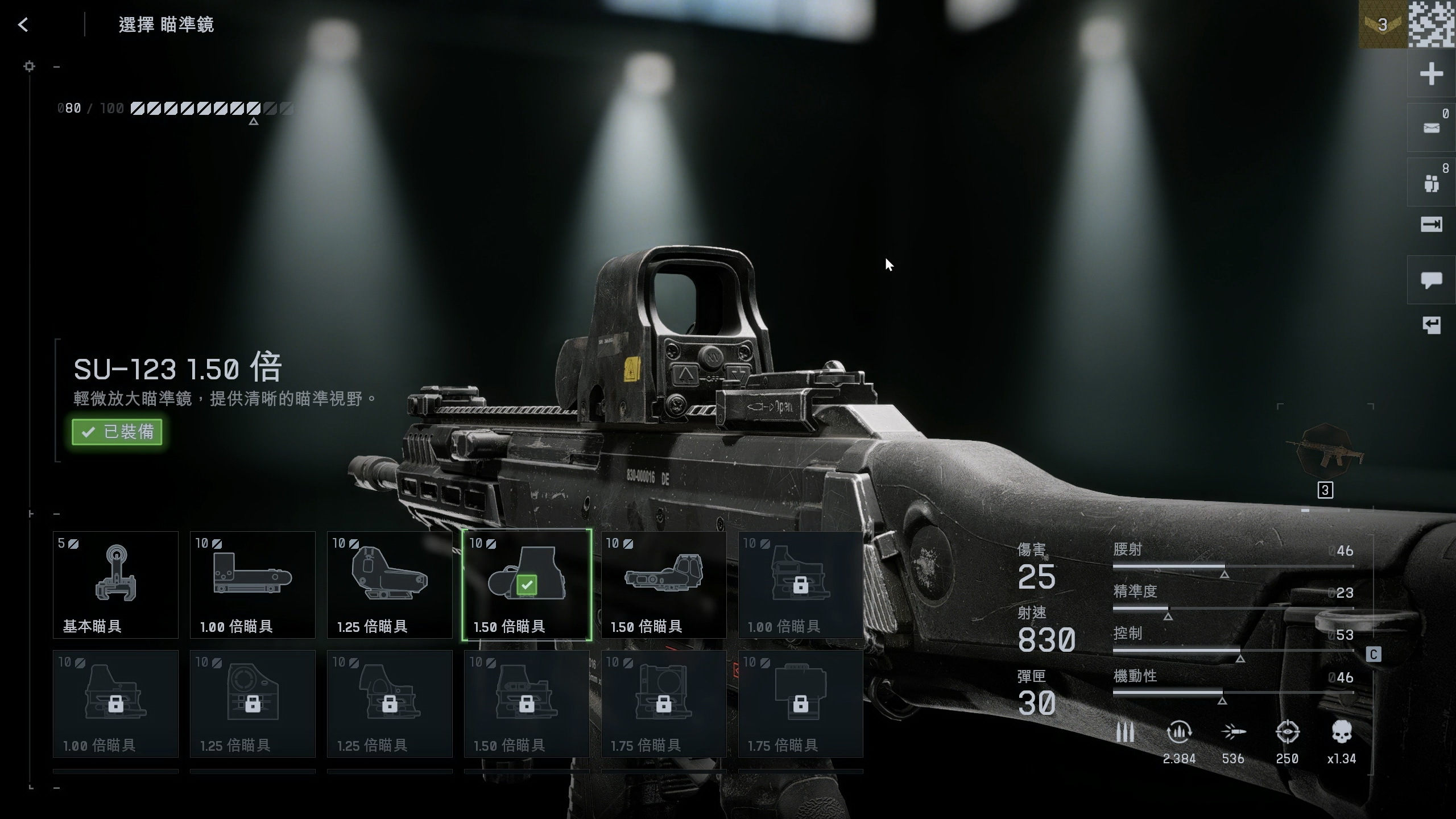Screen dimensions: 1456x819
Task: Click the arrow-to-bar collapse icon
Action: 1431,225
